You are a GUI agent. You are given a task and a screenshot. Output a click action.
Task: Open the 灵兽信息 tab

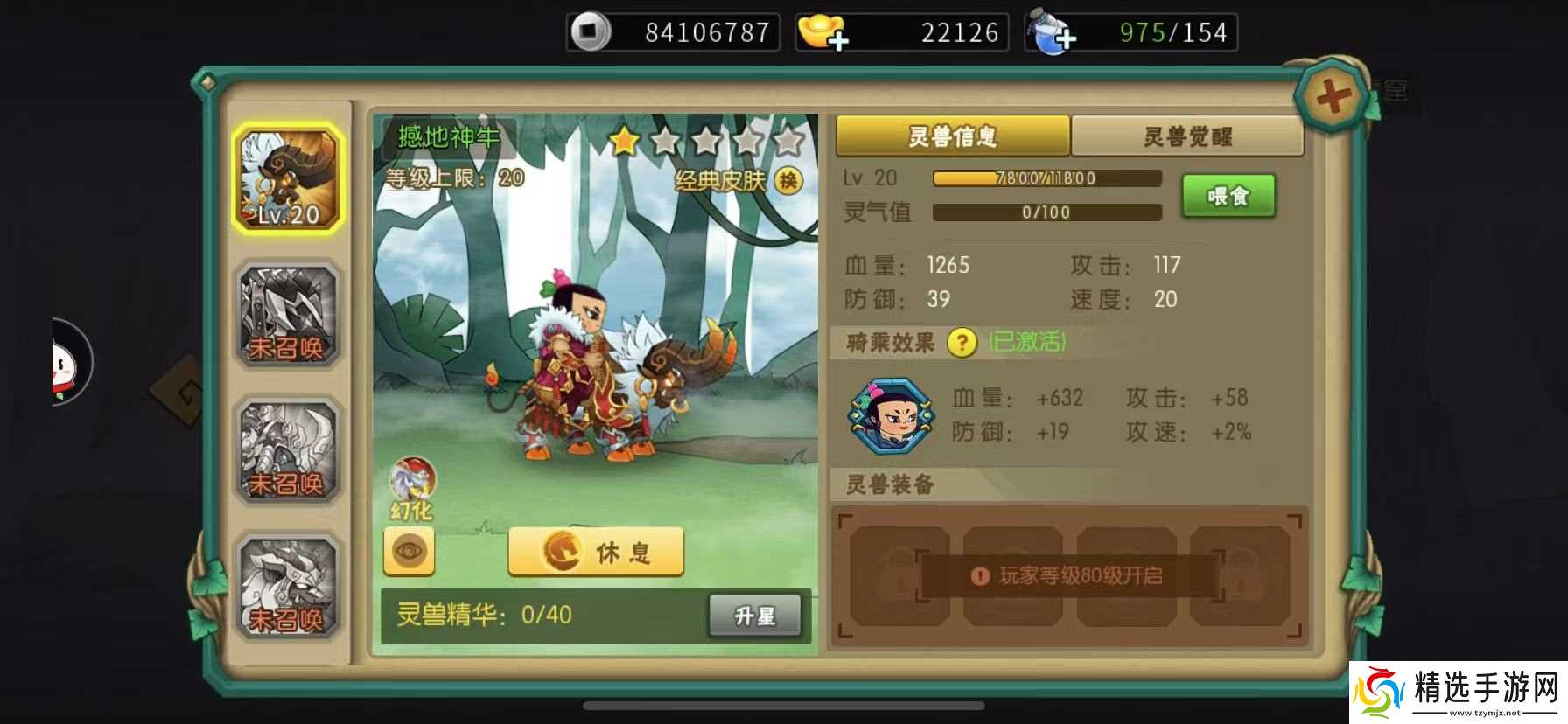click(x=952, y=137)
